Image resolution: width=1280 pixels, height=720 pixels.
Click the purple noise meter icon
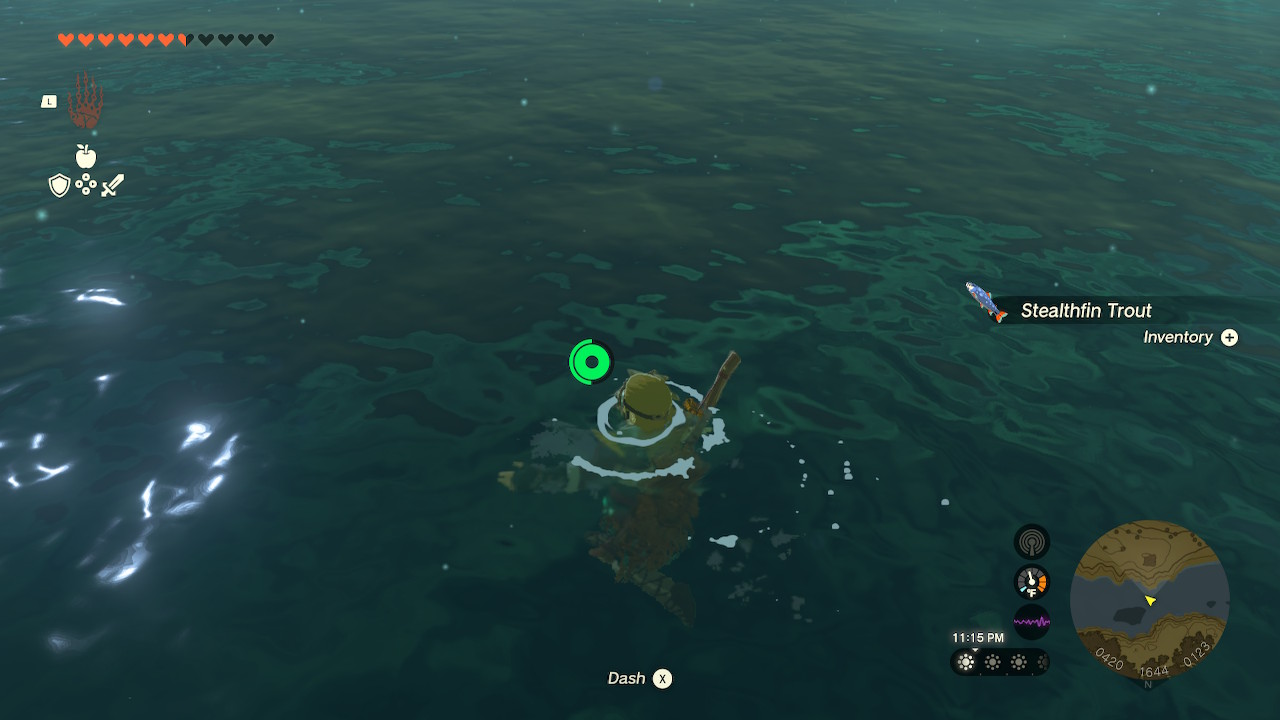pos(1030,620)
